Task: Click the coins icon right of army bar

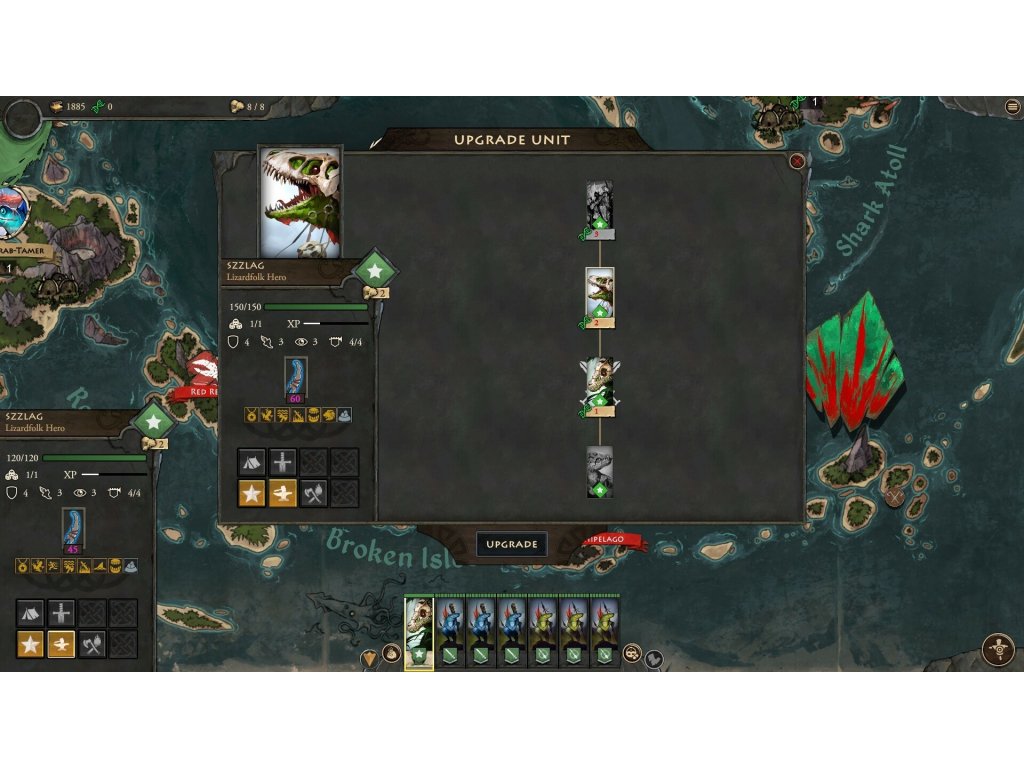Action: [x=632, y=653]
